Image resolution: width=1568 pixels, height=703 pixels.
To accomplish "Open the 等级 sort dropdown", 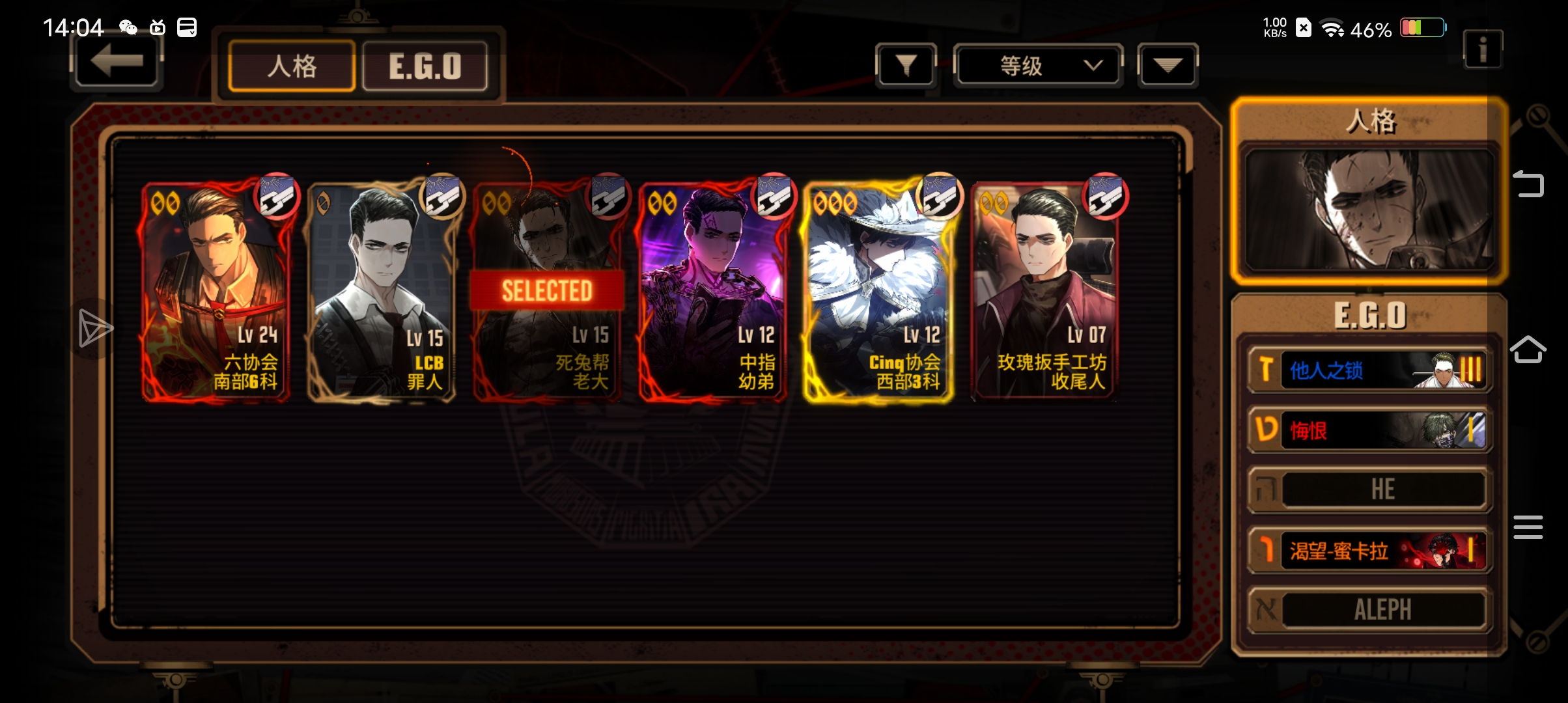I will 1038,65.
